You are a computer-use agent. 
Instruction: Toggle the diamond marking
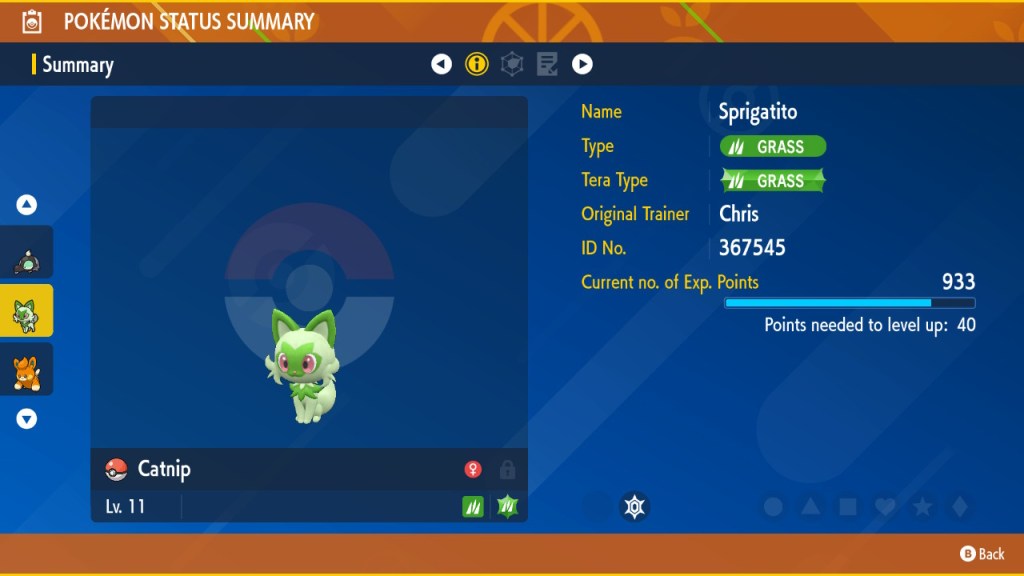[x=959, y=507]
